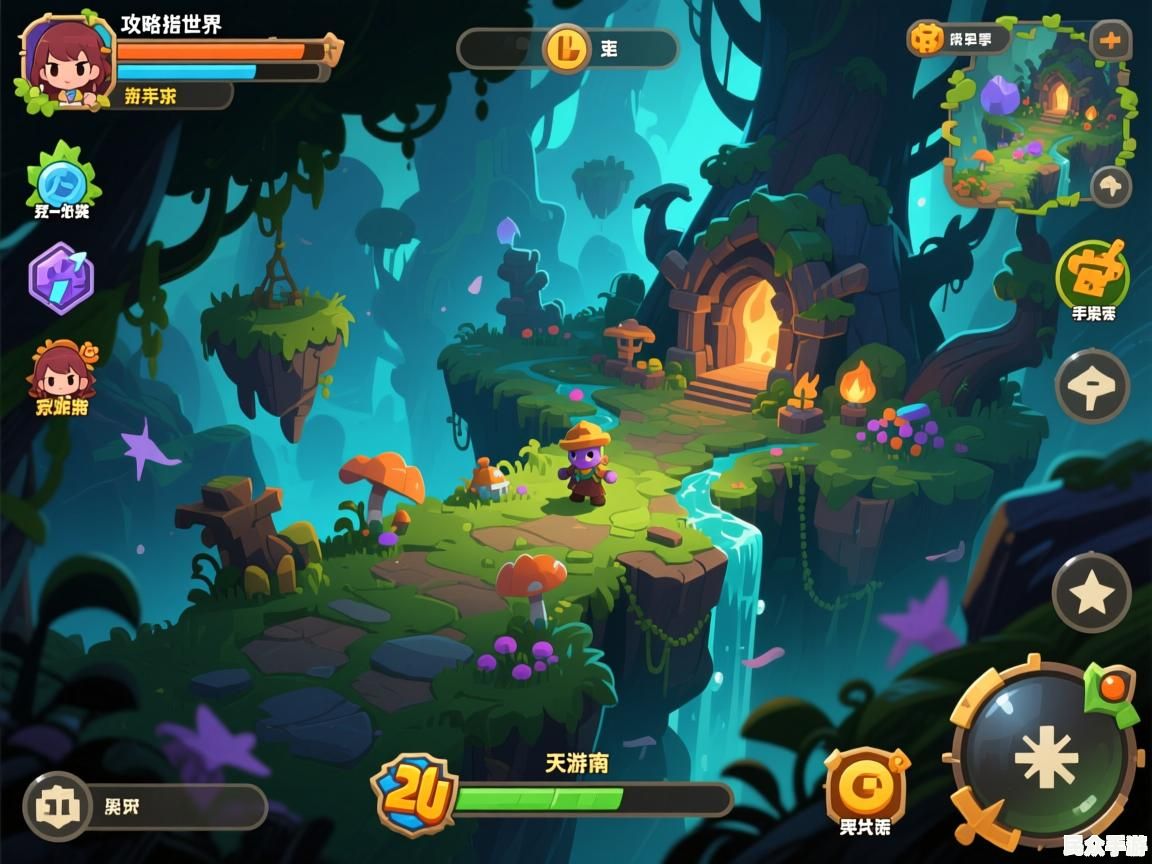This screenshot has height=864, width=1152.
Task: Activate the large asterisk action button
Action: (x=1045, y=757)
